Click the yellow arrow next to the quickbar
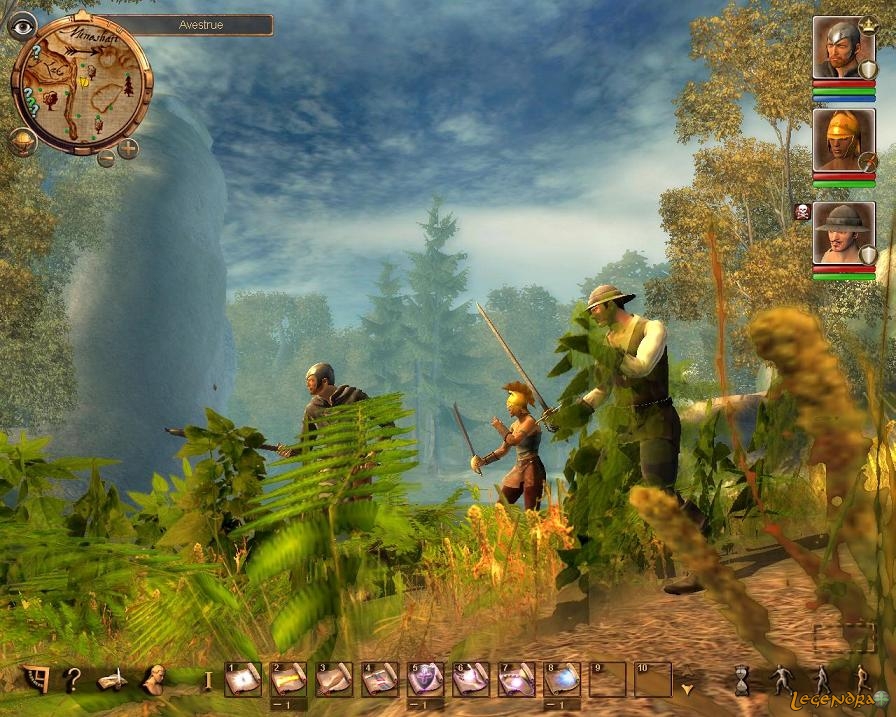The image size is (896, 717). click(686, 688)
